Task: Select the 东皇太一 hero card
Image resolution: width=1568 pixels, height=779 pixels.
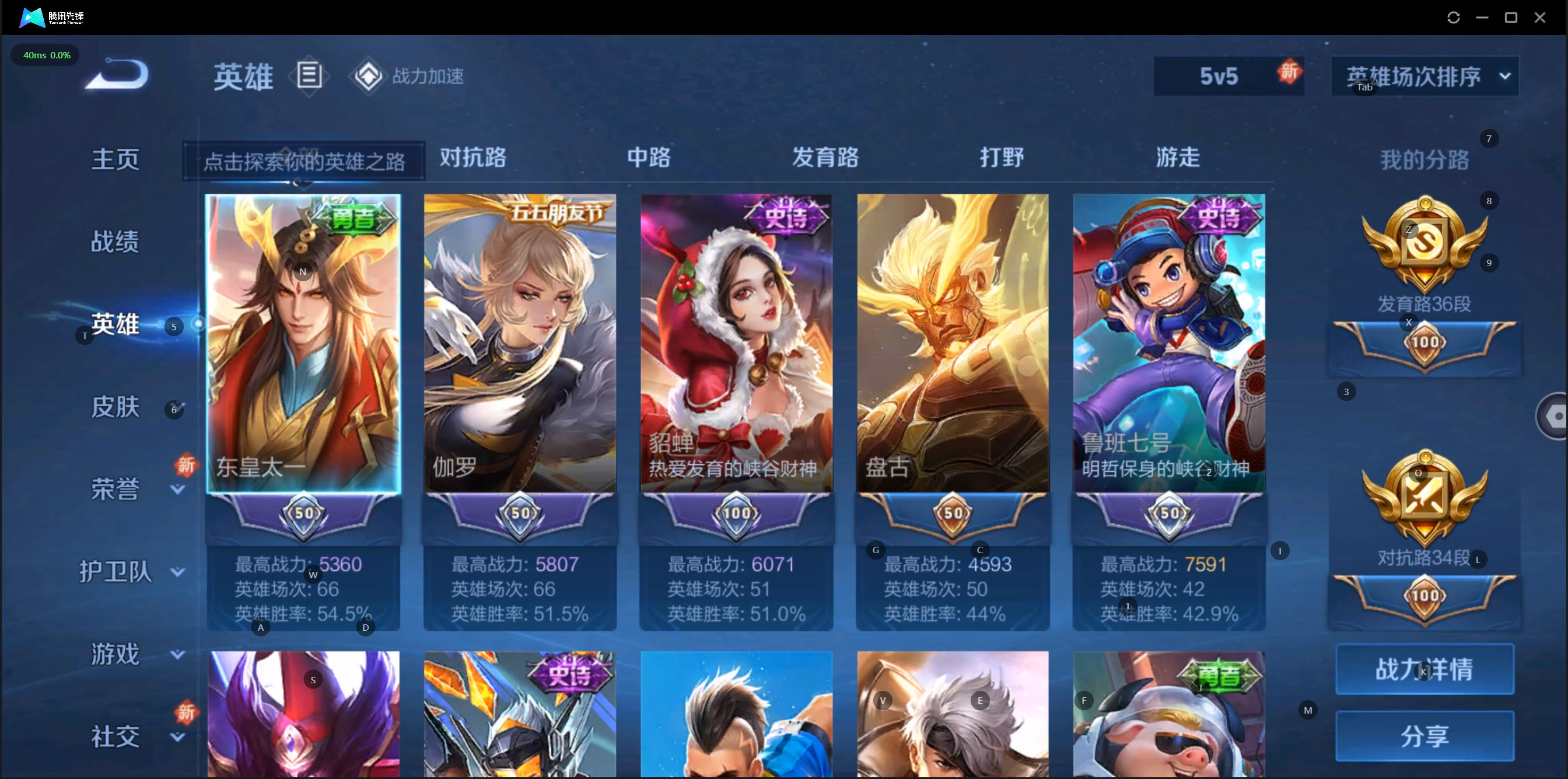Action: click(x=303, y=343)
